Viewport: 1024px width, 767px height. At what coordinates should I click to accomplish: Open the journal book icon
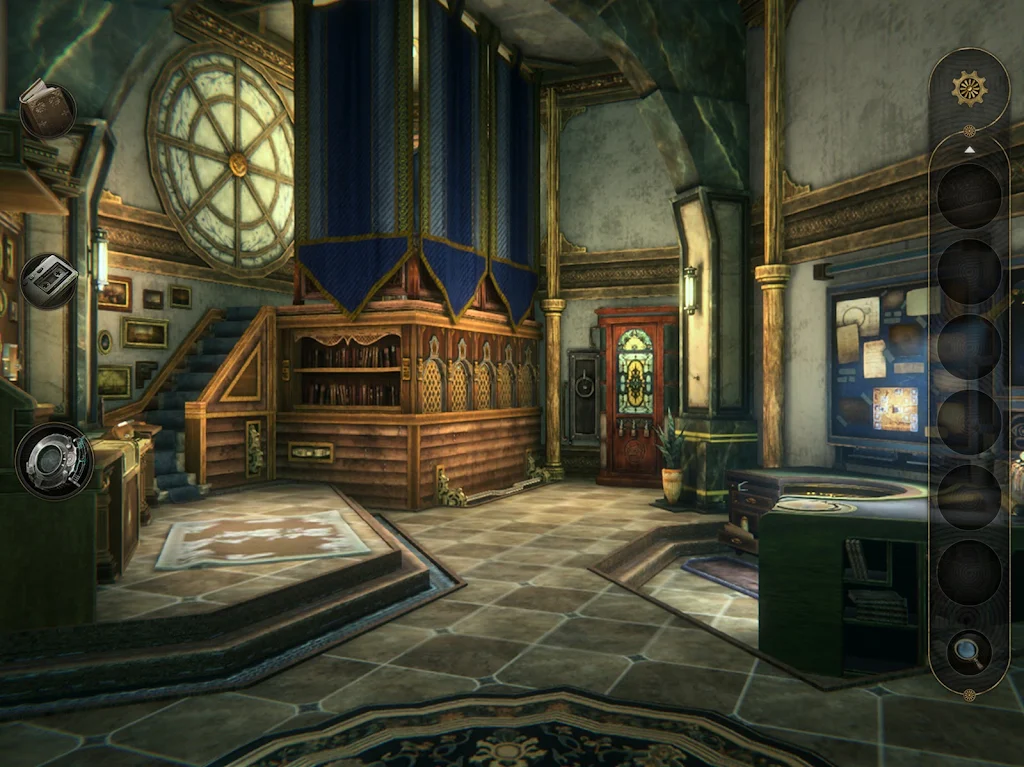click(46, 108)
